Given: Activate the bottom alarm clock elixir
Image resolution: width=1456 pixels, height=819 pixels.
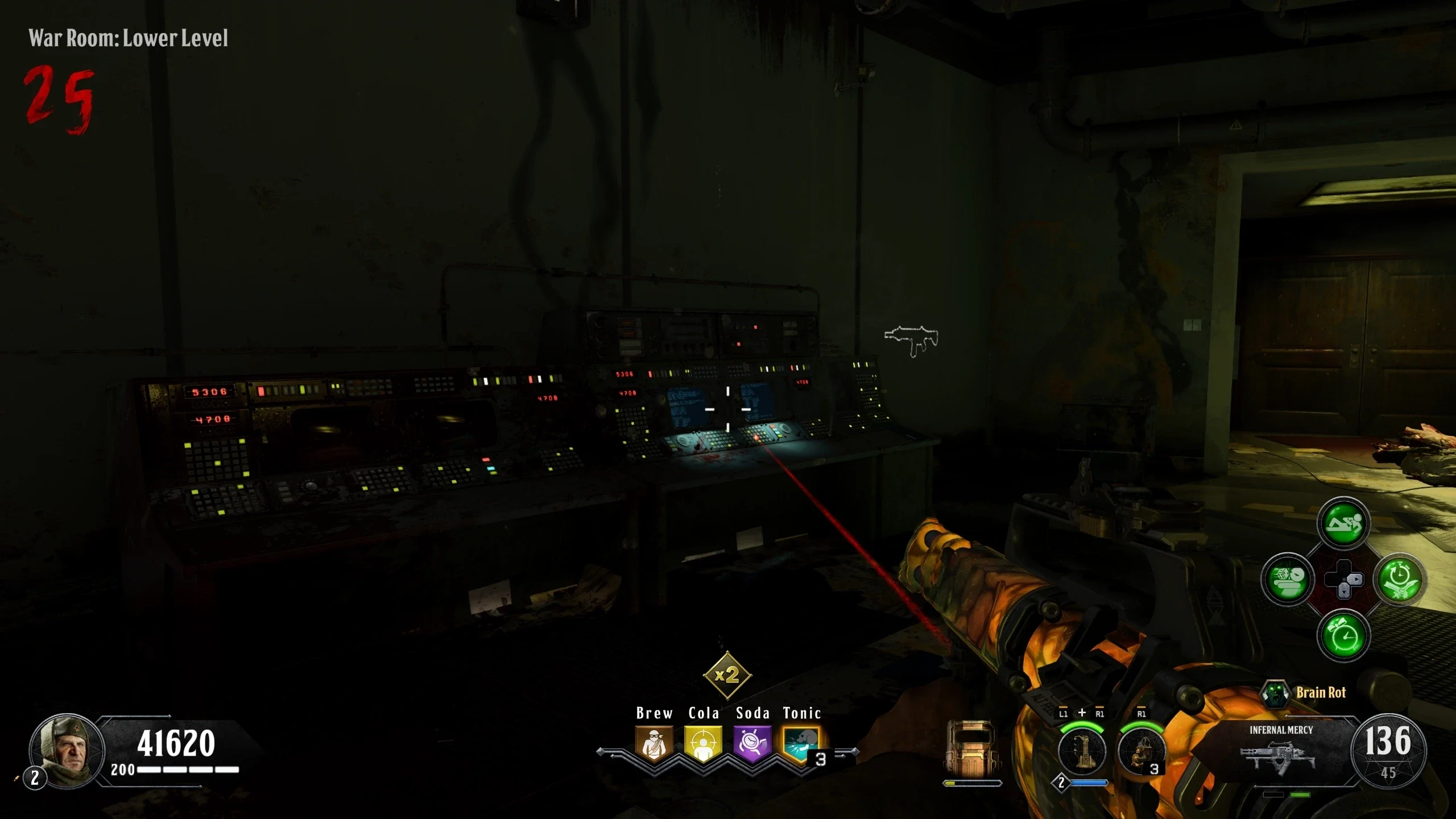Looking at the screenshot, I should coord(1343,635).
